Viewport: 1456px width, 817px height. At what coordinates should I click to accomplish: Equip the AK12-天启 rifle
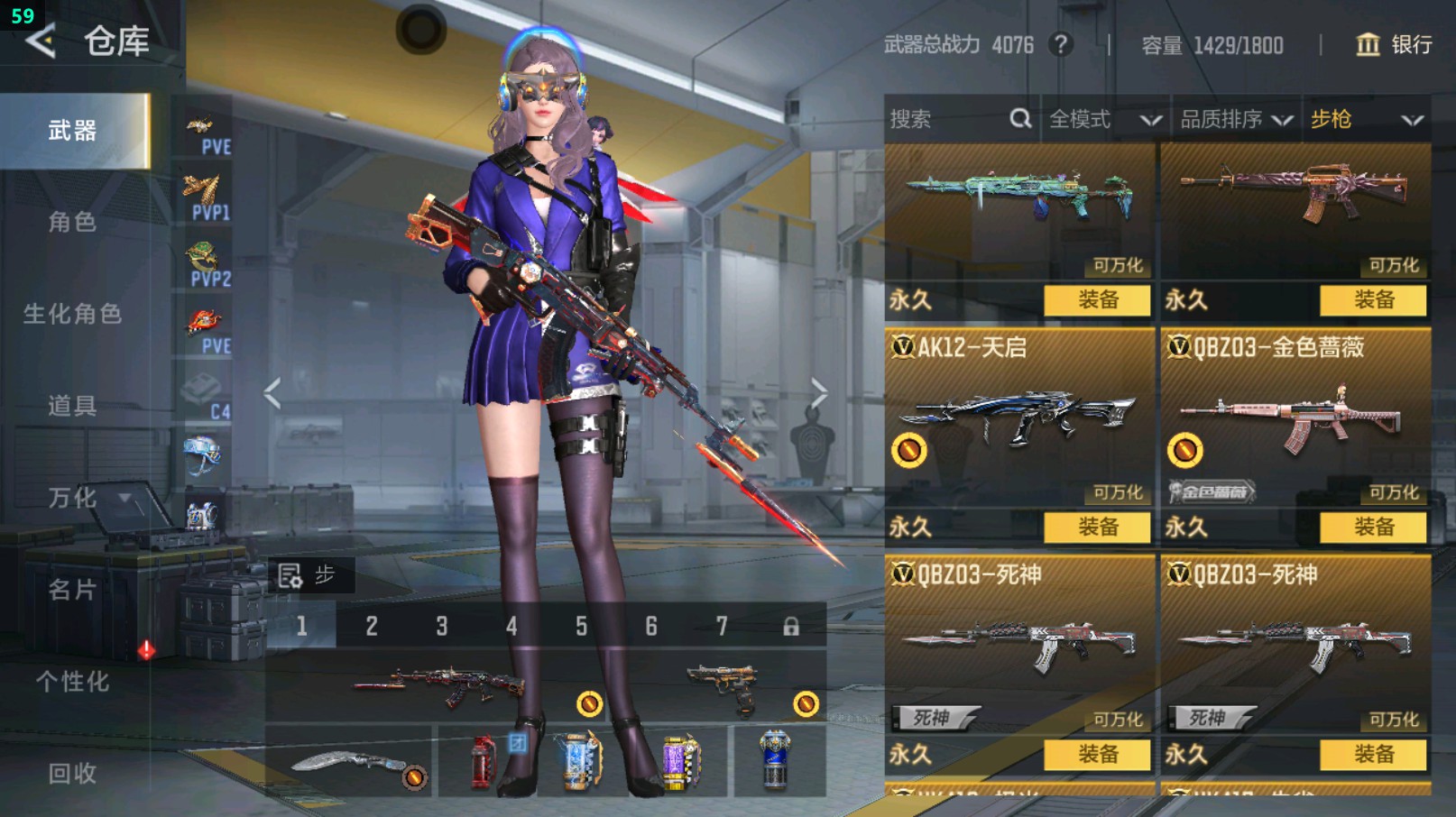point(1097,527)
